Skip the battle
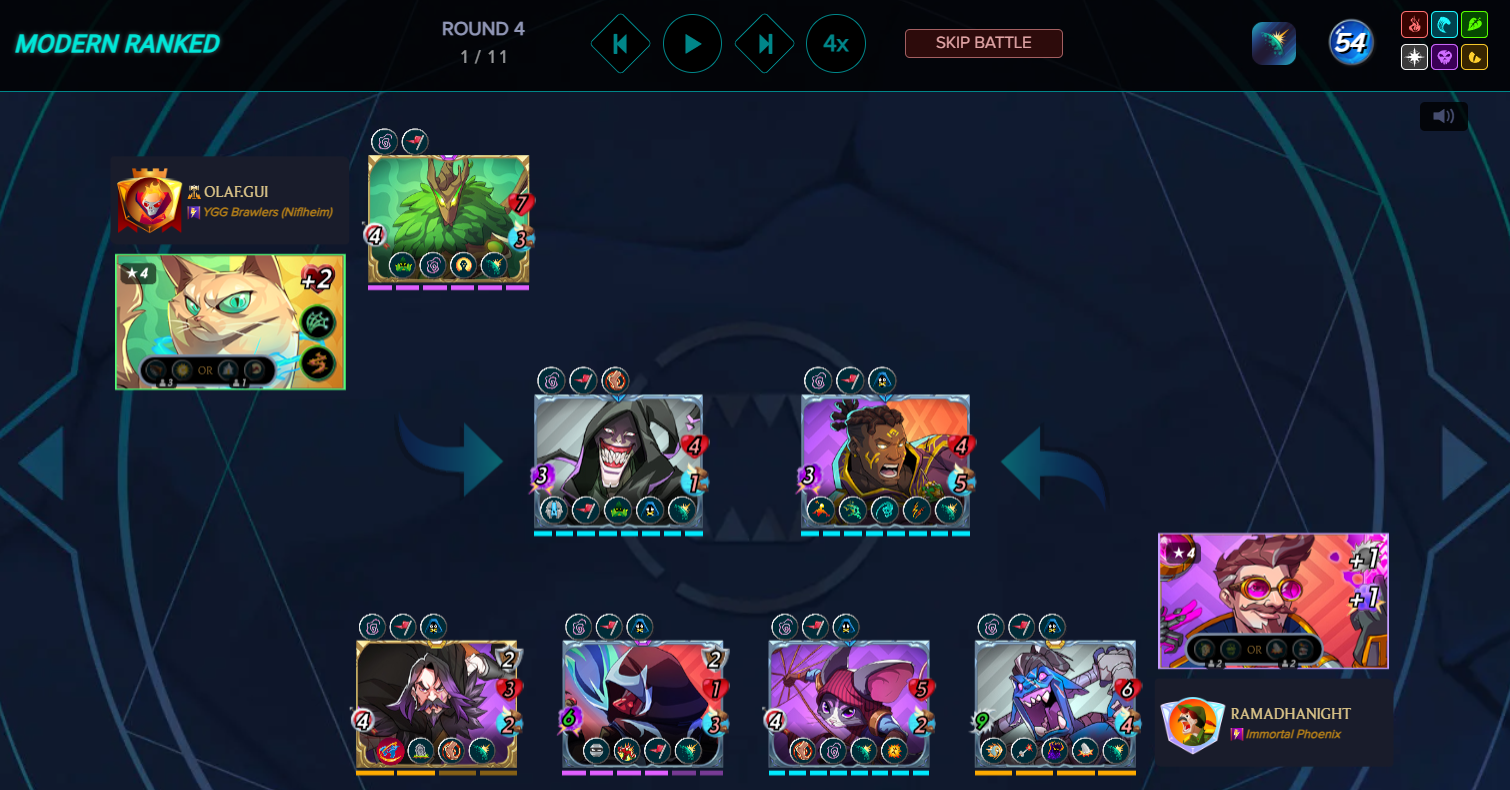 (983, 43)
